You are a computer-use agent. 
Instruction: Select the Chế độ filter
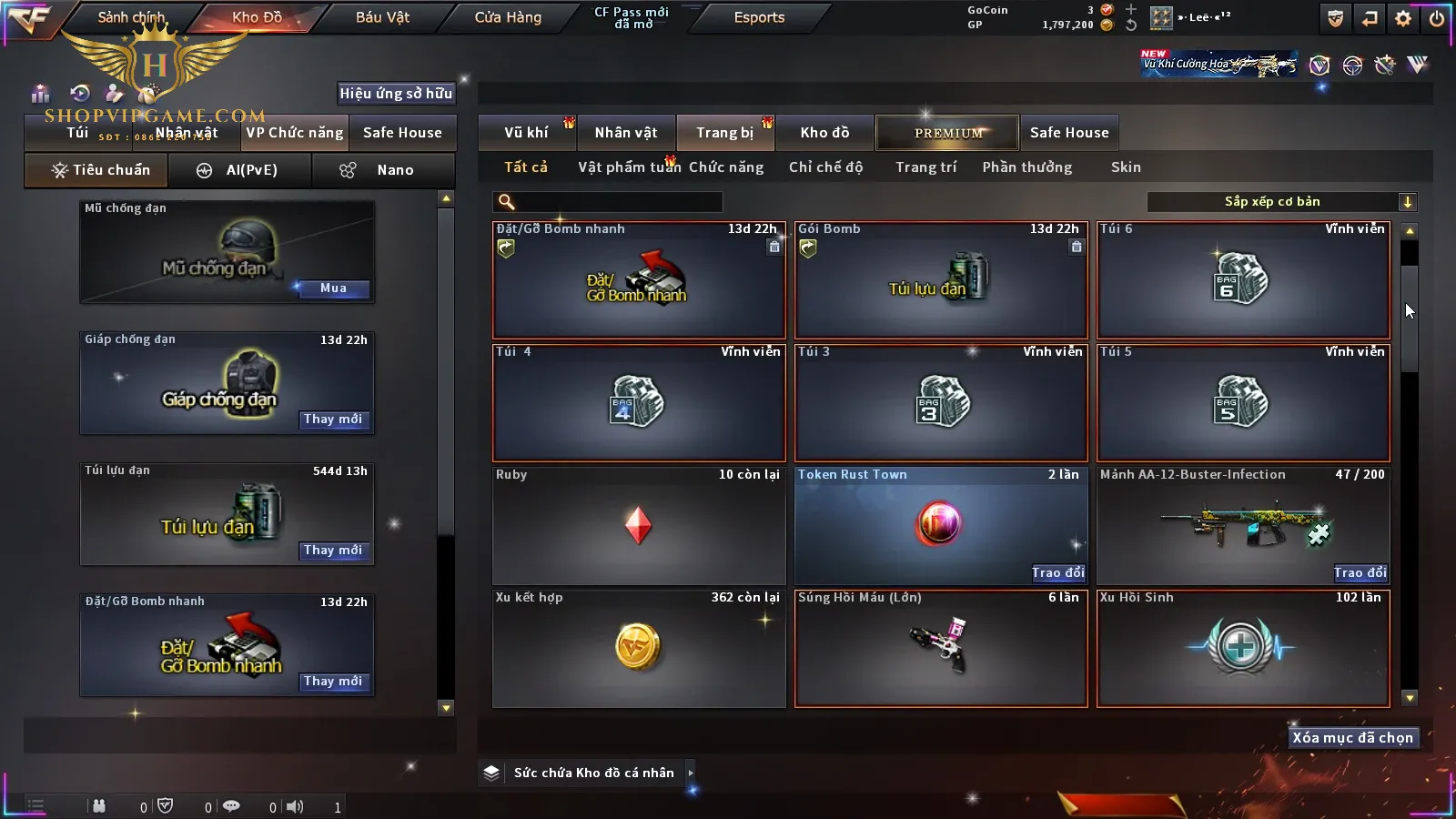tap(825, 167)
